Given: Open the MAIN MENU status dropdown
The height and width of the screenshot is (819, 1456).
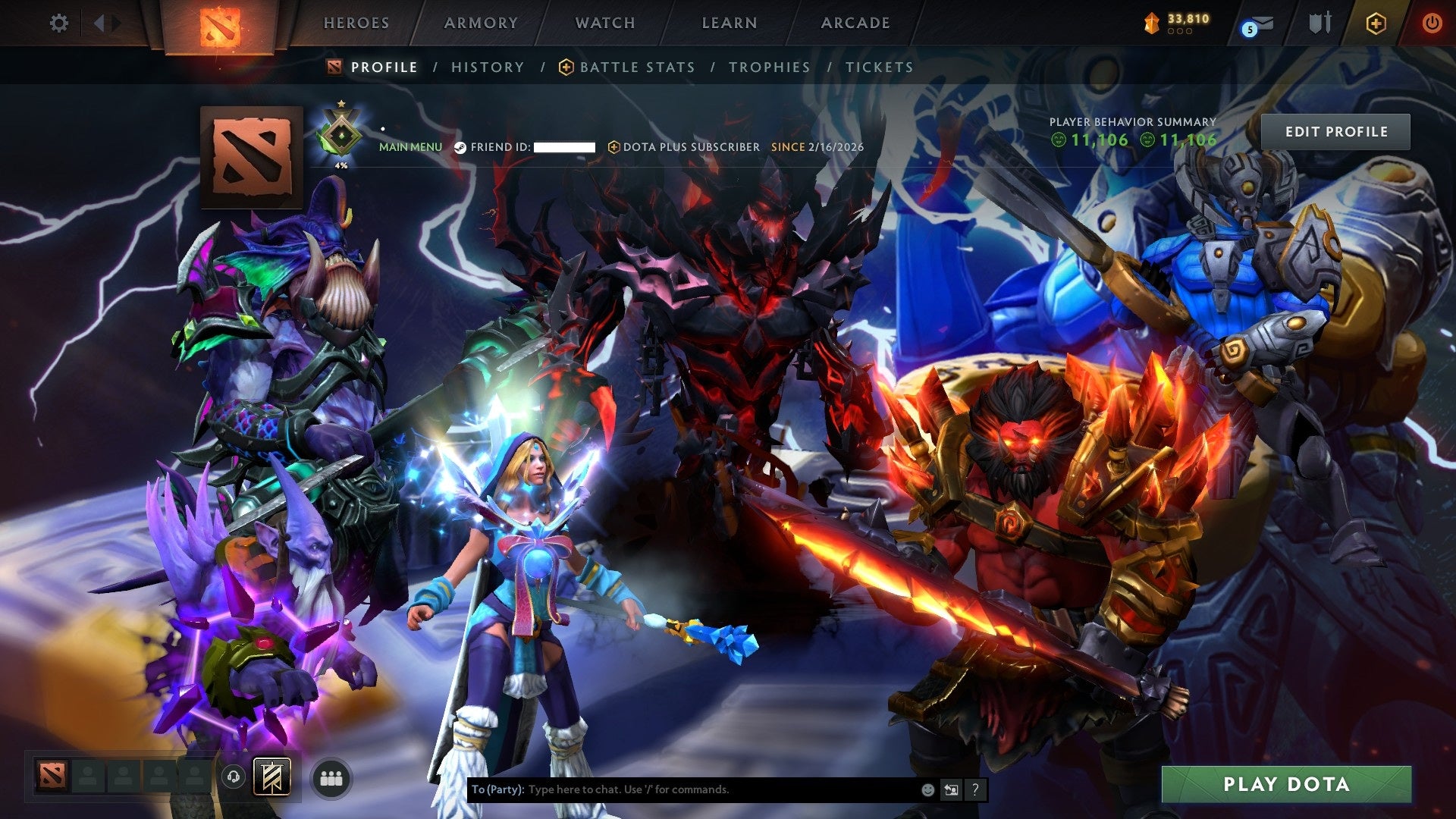Looking at the screenshot, I should (x=410, y=146).
